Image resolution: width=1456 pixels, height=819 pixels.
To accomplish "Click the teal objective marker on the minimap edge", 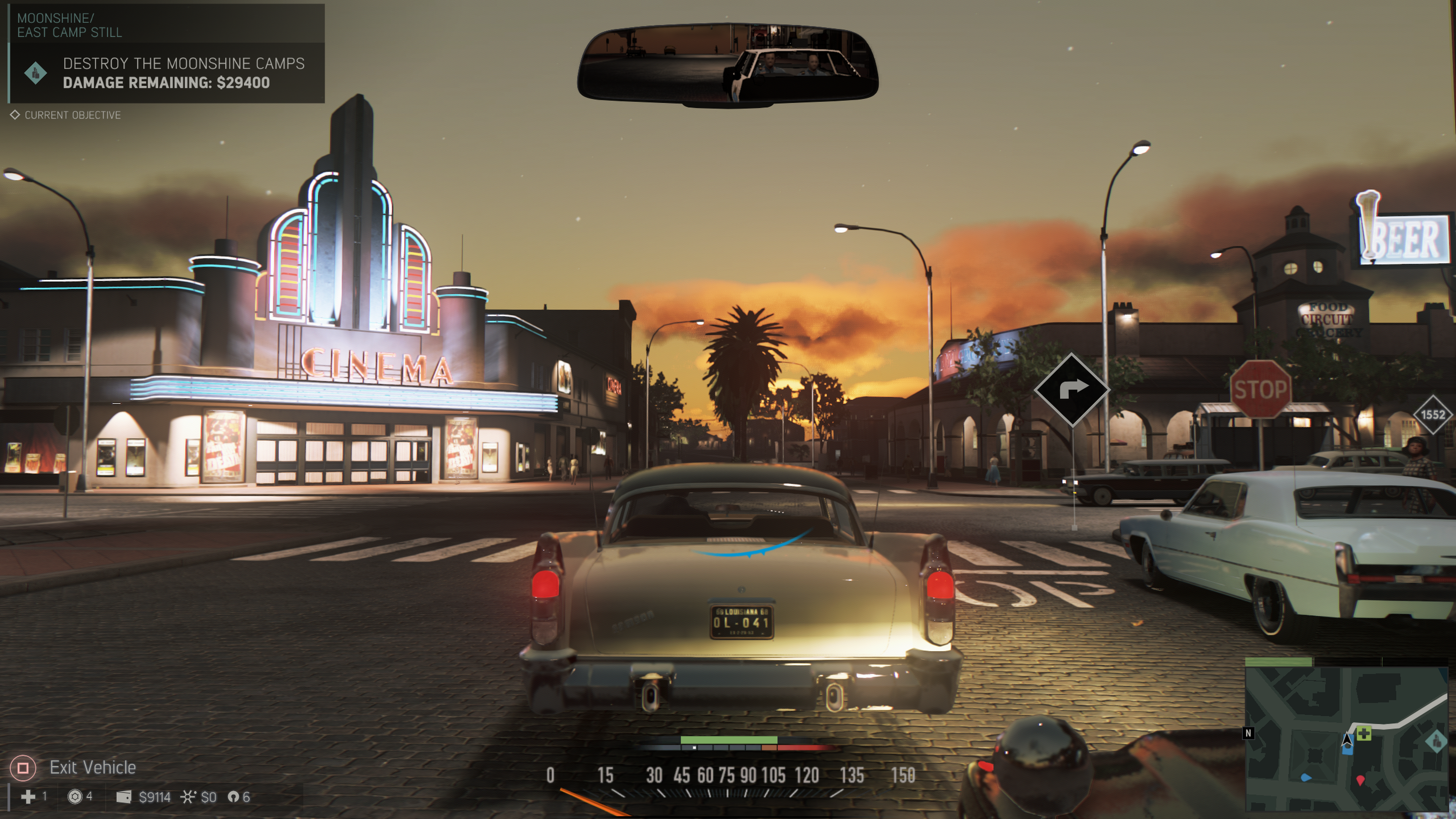I will [1436, 741].
